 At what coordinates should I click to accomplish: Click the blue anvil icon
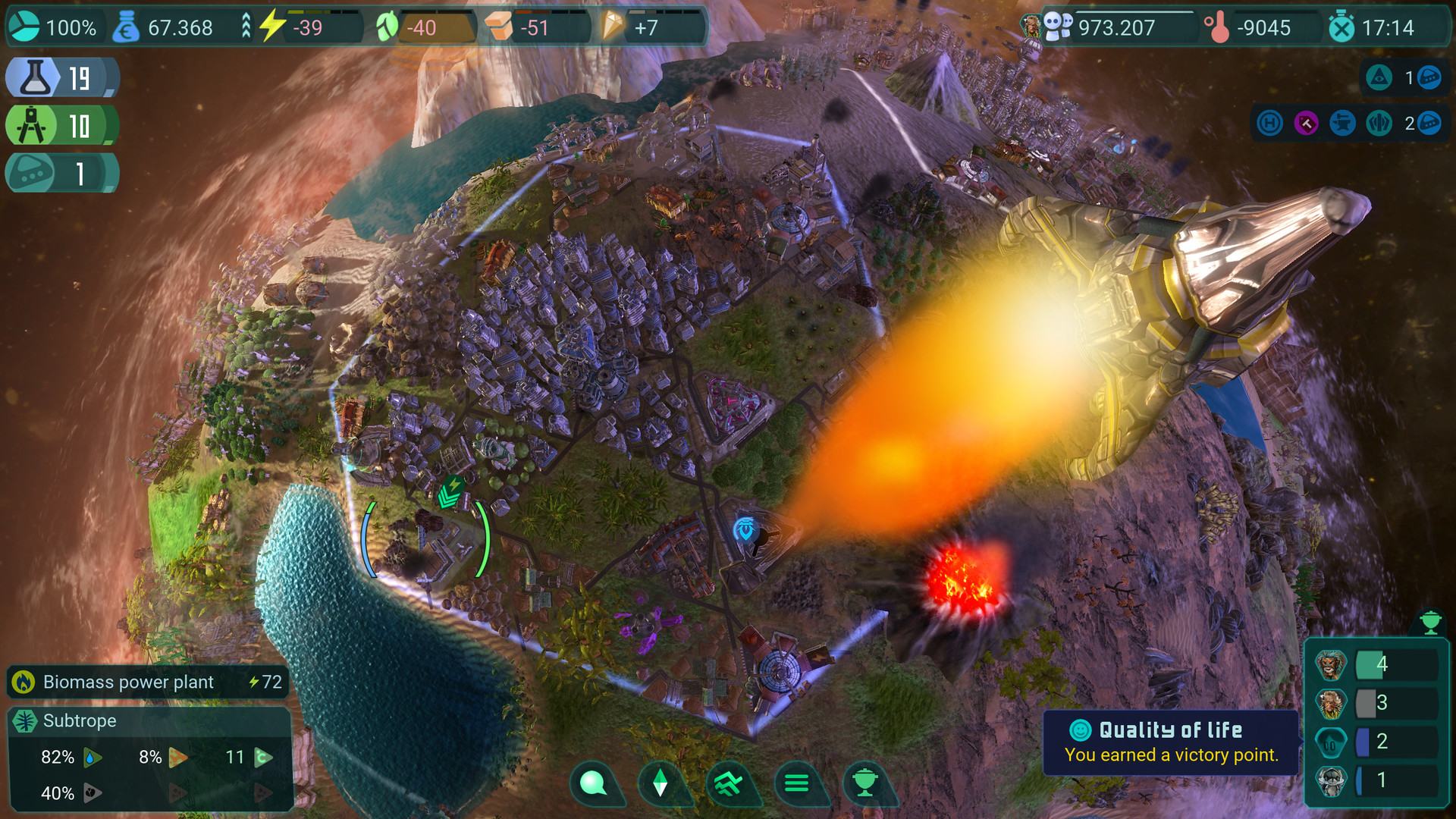coord(1342,123)
